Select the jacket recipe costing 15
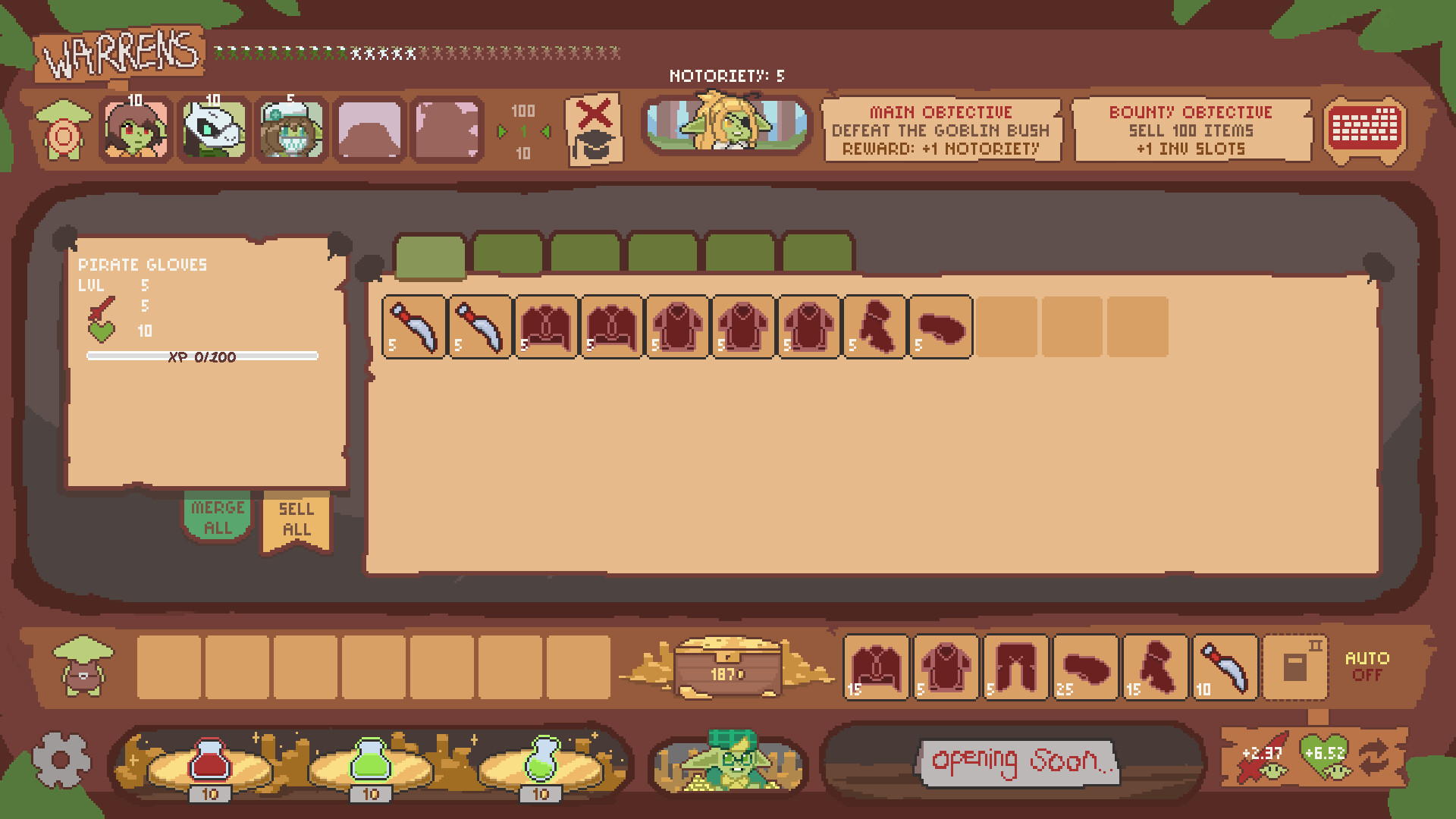The image size is (1456, 819). (876, 667)
